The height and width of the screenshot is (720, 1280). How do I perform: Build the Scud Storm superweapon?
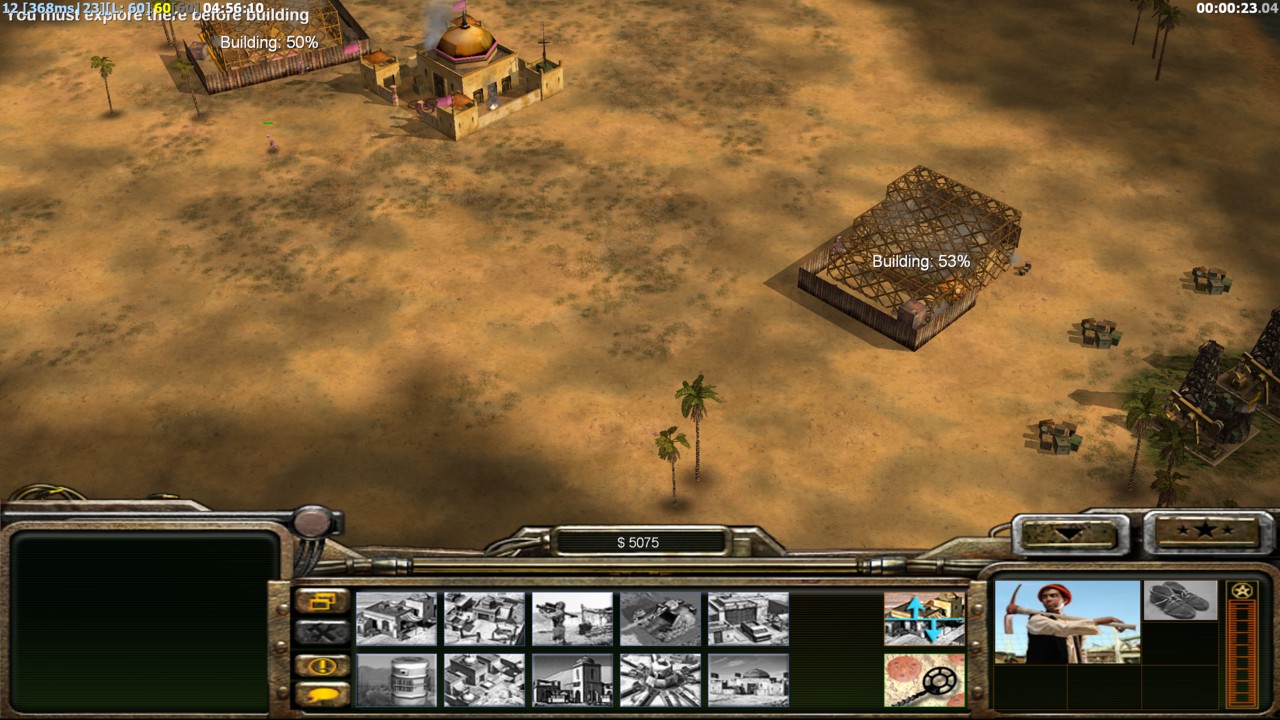tap(660, 680)
